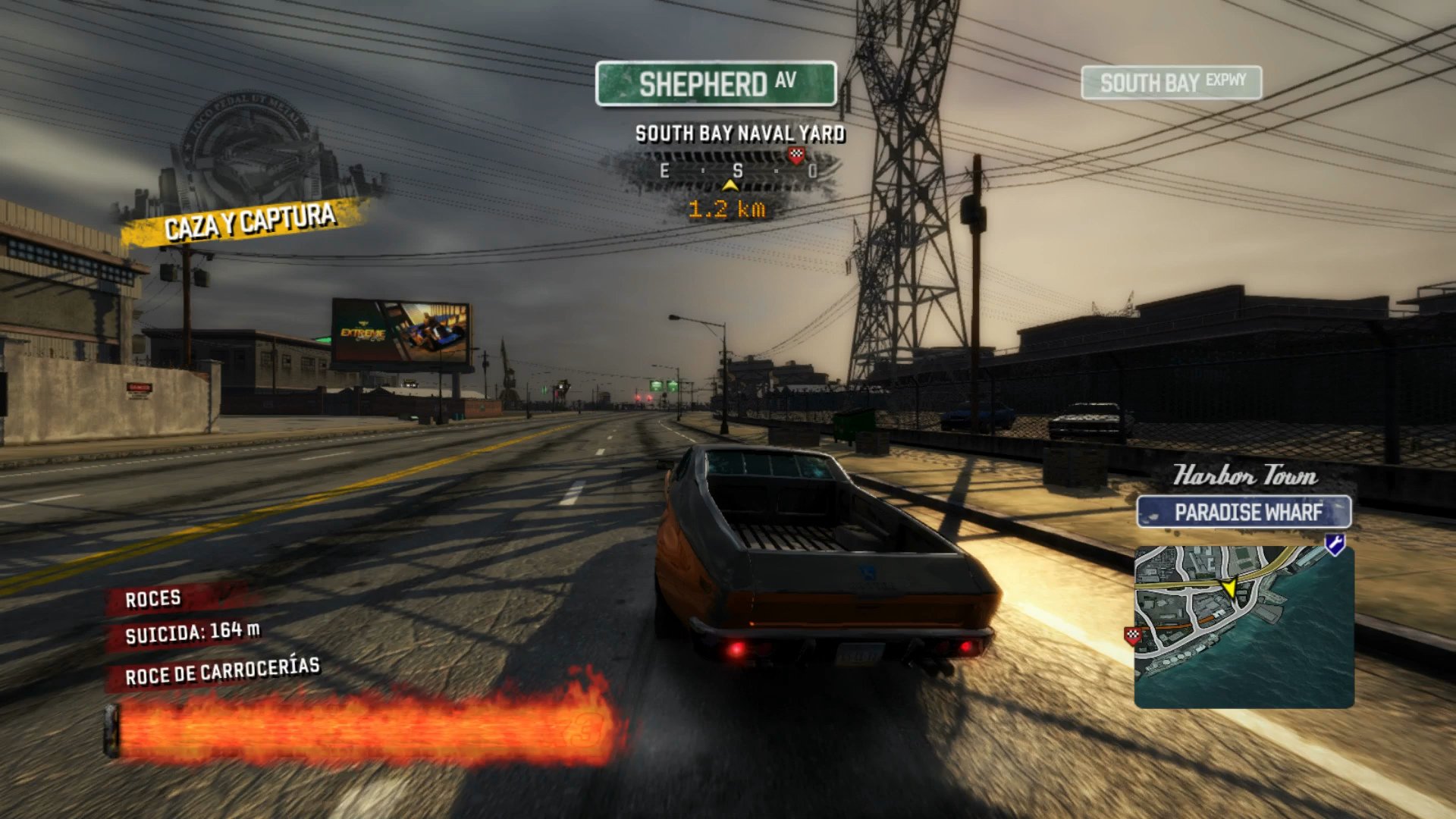1456x819 pixels.
Task: Open the harbor minimap
Action: (1244, 626)
